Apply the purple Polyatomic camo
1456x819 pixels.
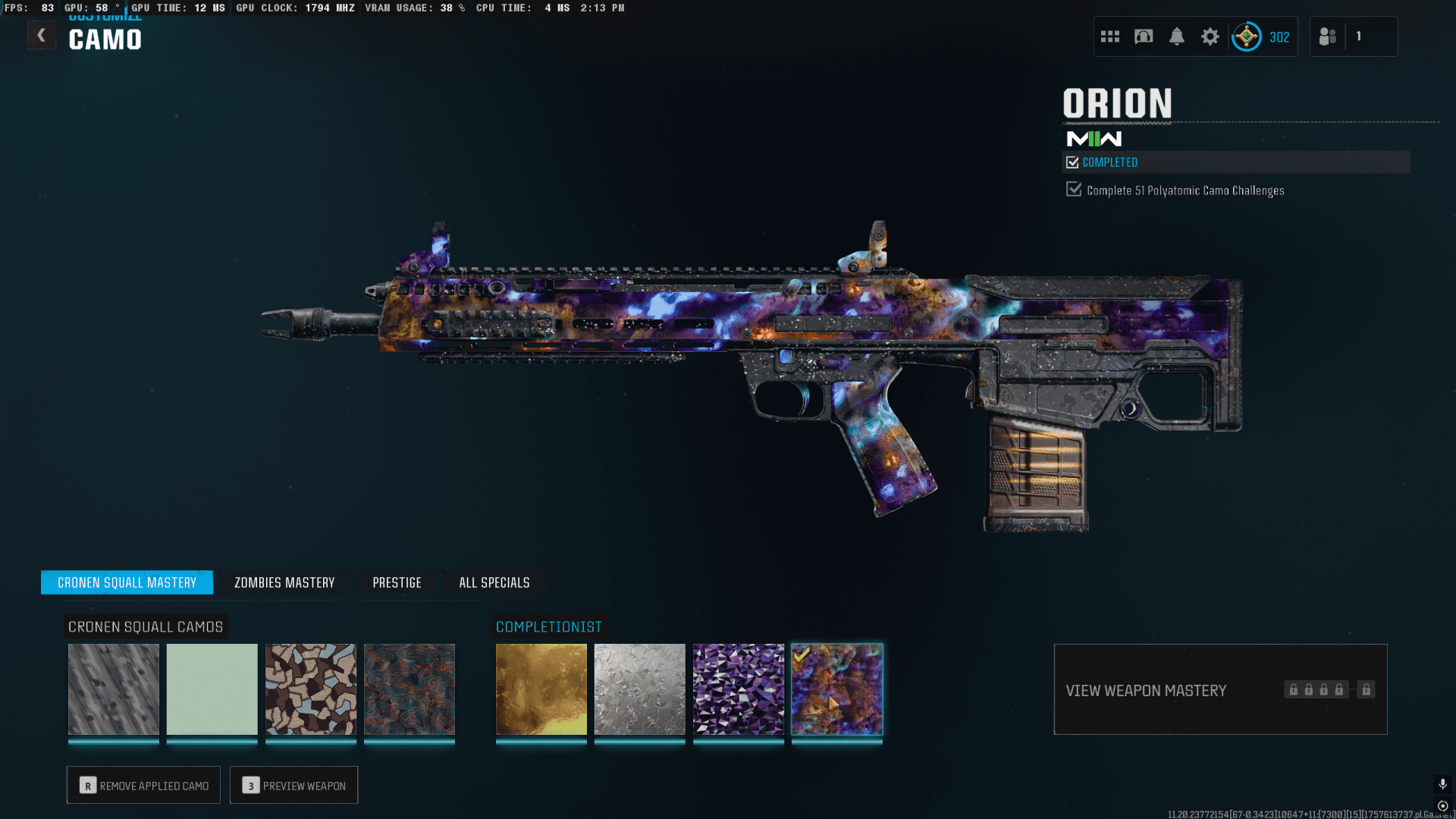coord(739,689)
